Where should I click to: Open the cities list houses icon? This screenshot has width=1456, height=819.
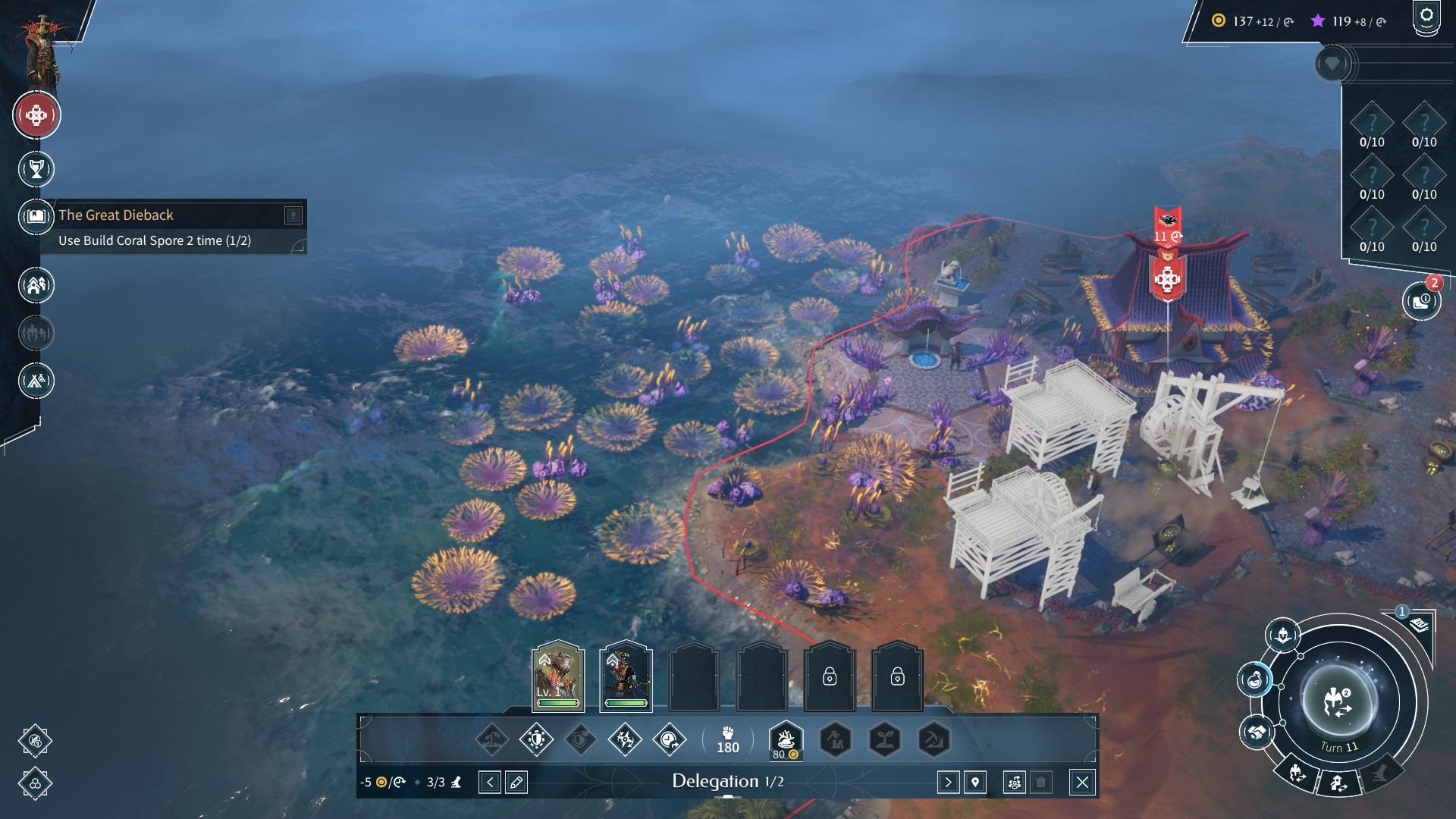coord(36,285)
